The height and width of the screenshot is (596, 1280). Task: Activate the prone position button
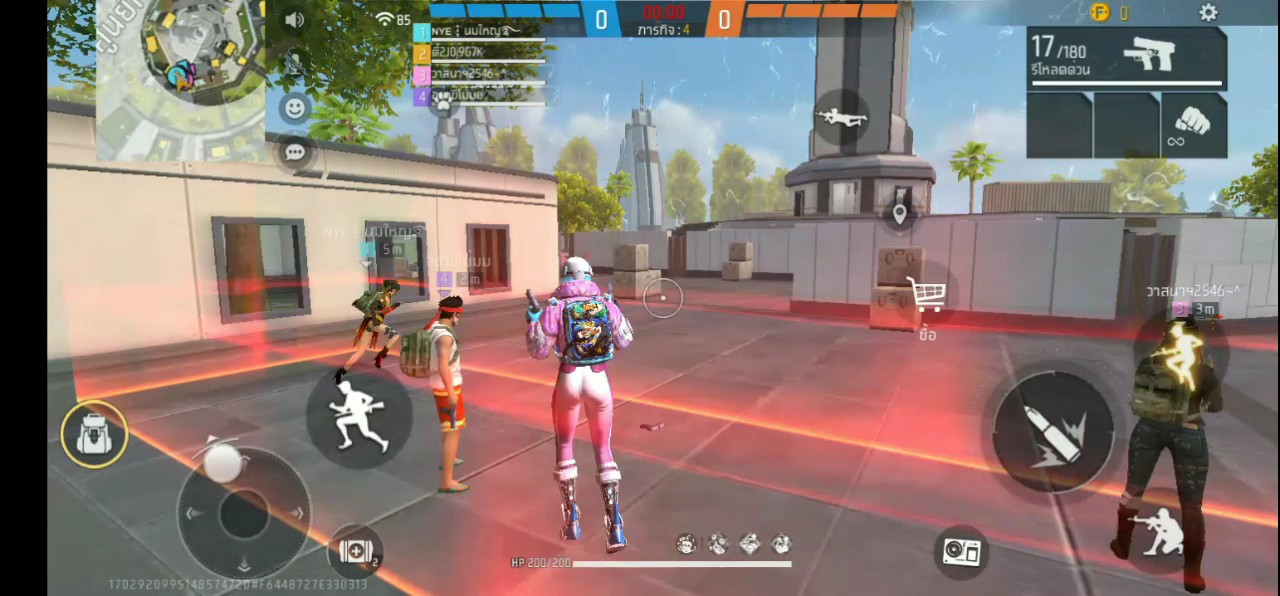click(840, 117)
